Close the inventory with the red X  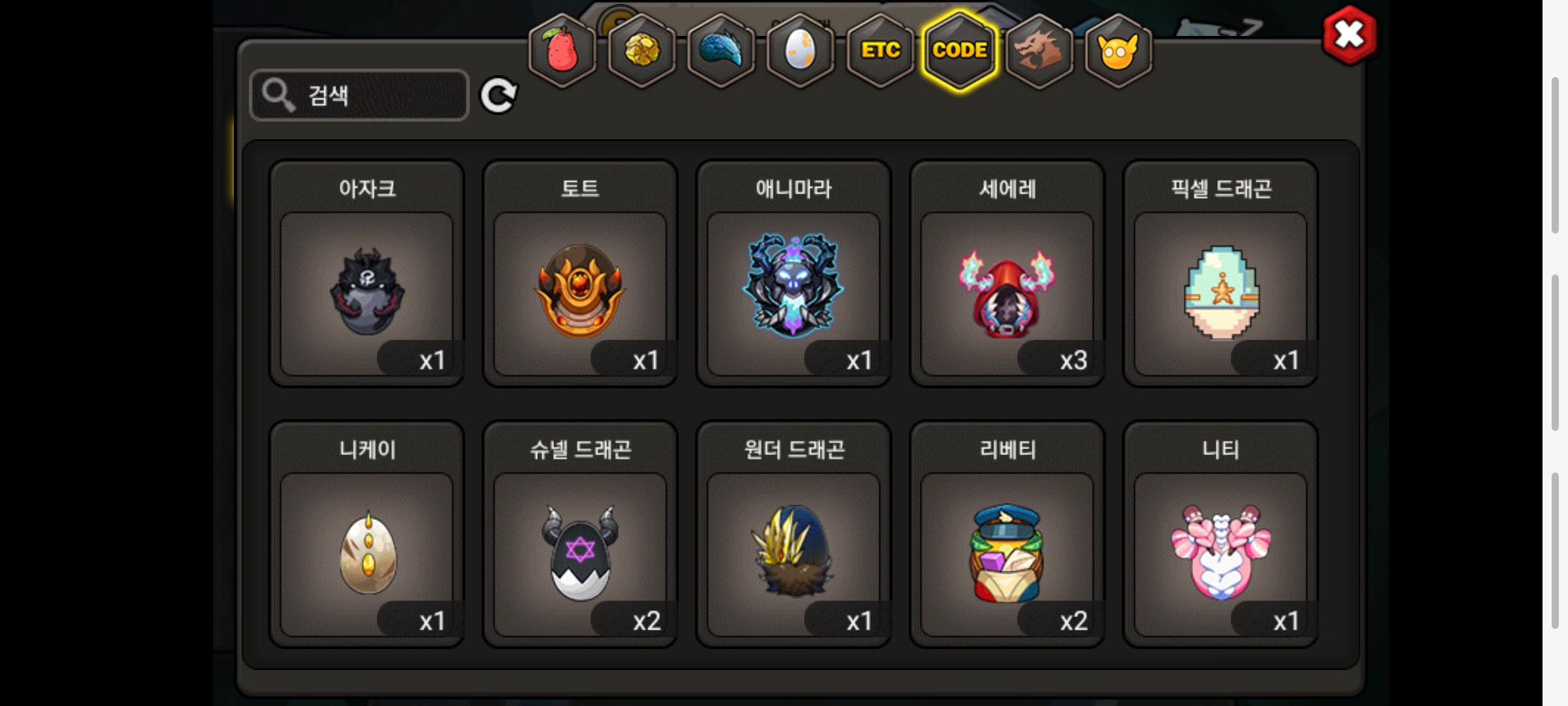(x=1349, y=35)
